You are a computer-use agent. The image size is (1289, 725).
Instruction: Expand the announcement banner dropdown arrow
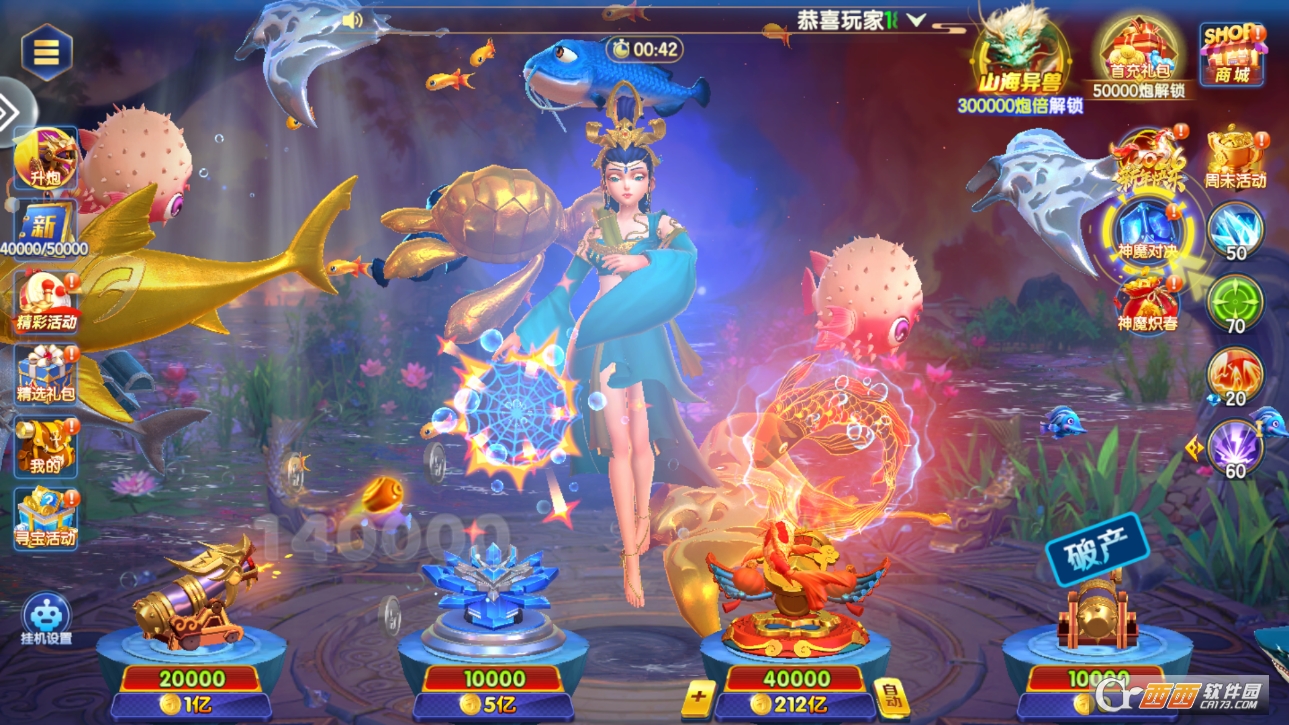(x=916, y=20)
